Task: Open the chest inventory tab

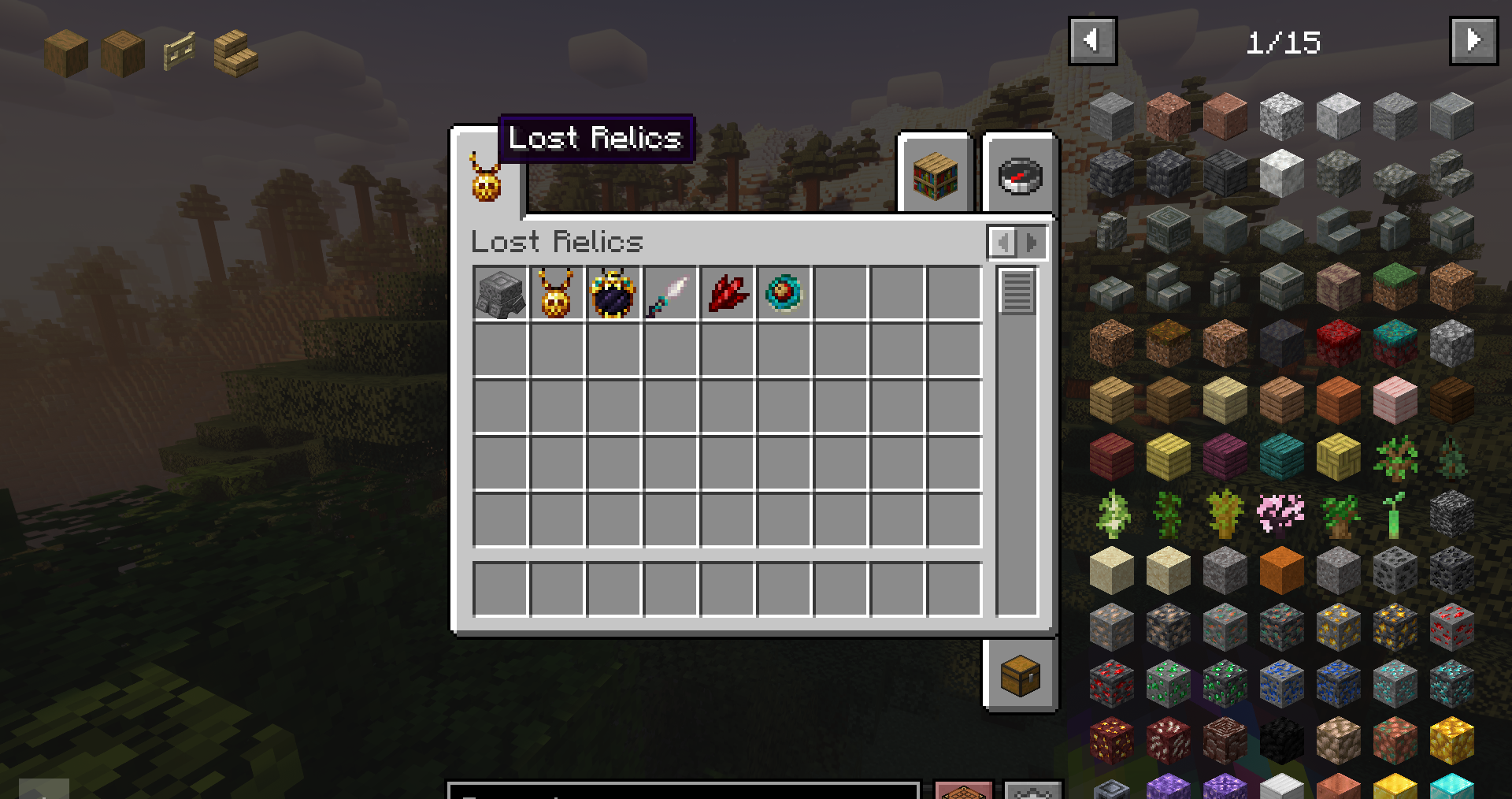Action: [1020, 676]
